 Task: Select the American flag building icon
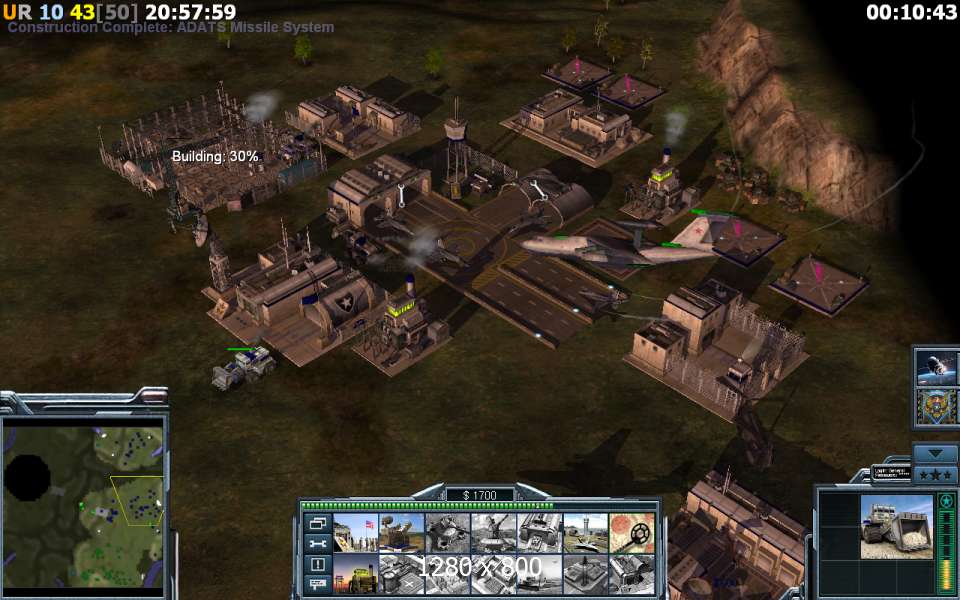point(355,533)
